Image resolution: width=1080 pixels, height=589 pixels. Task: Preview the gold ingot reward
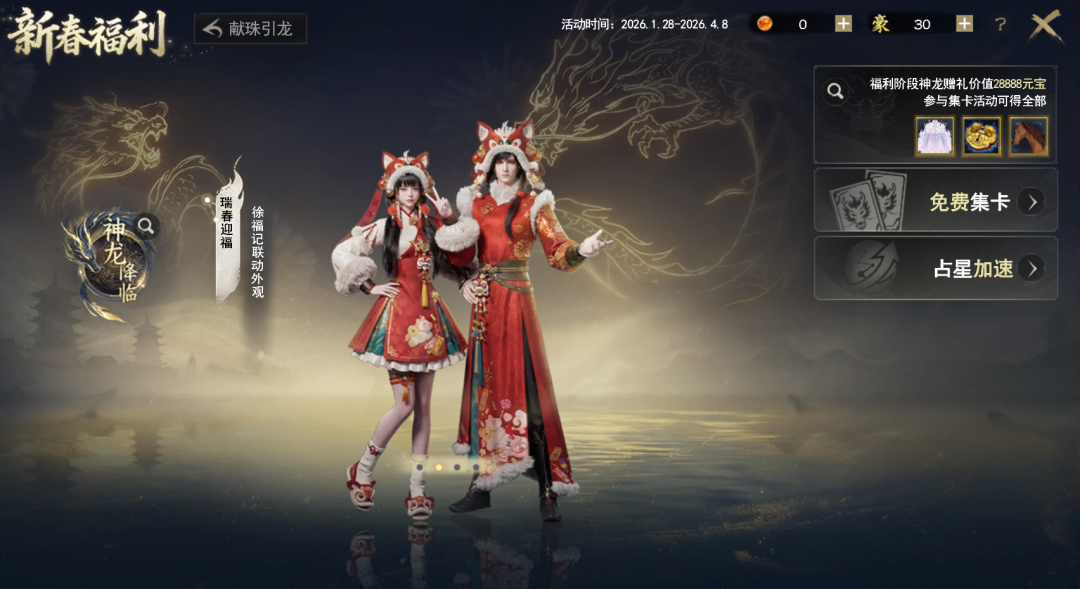981,136
